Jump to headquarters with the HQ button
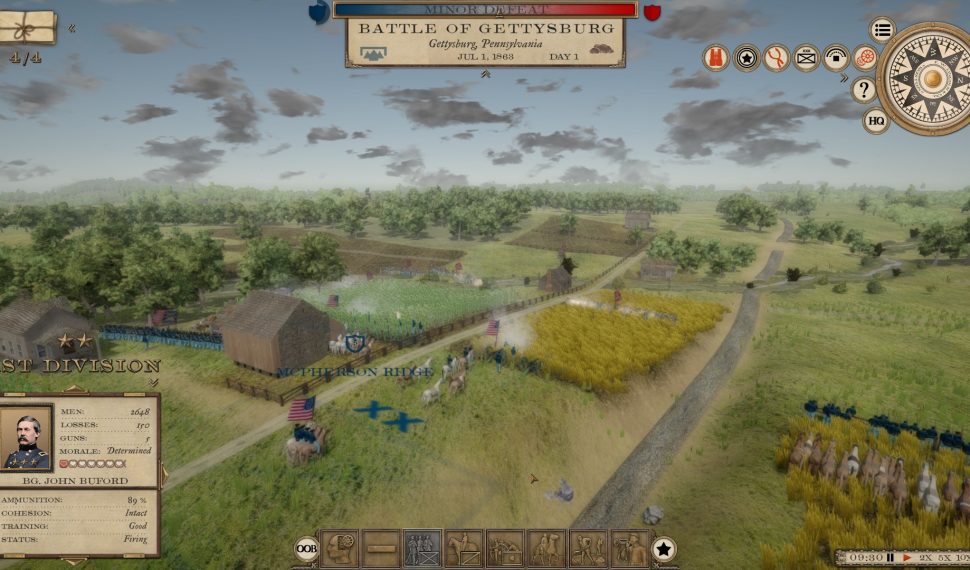Screen dimensions: 970x570 [x=876, y=121]
